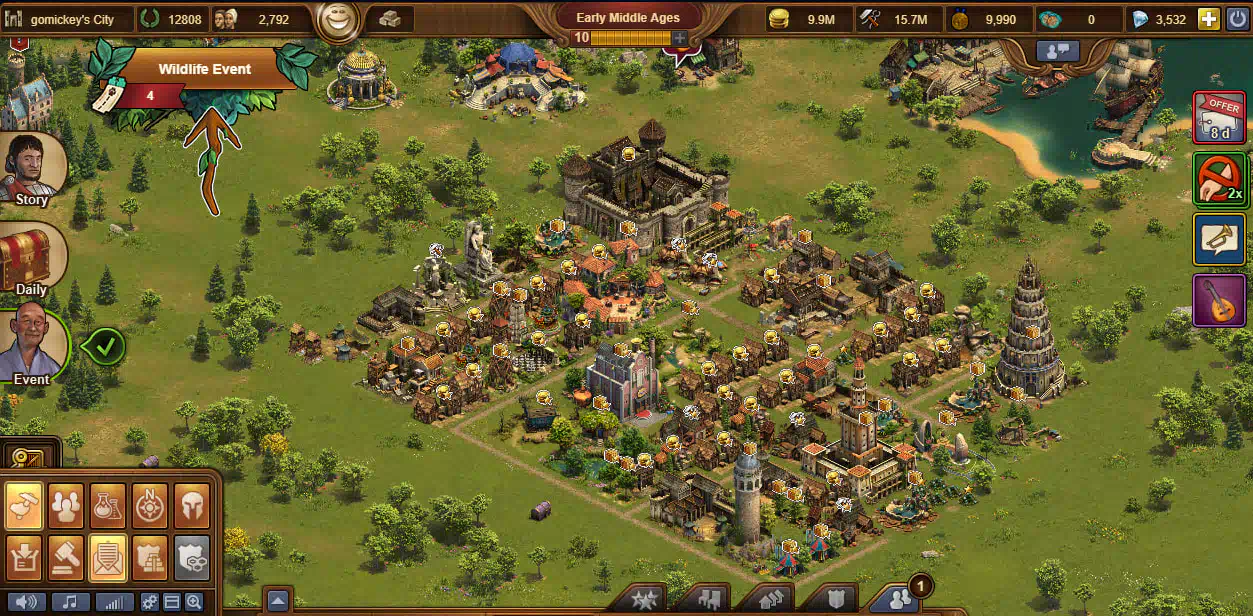The width and height of the screenshot is (1253, 616).
Task: Buy diamonds with the yellow plus button
Action: tap(1208, 19)
